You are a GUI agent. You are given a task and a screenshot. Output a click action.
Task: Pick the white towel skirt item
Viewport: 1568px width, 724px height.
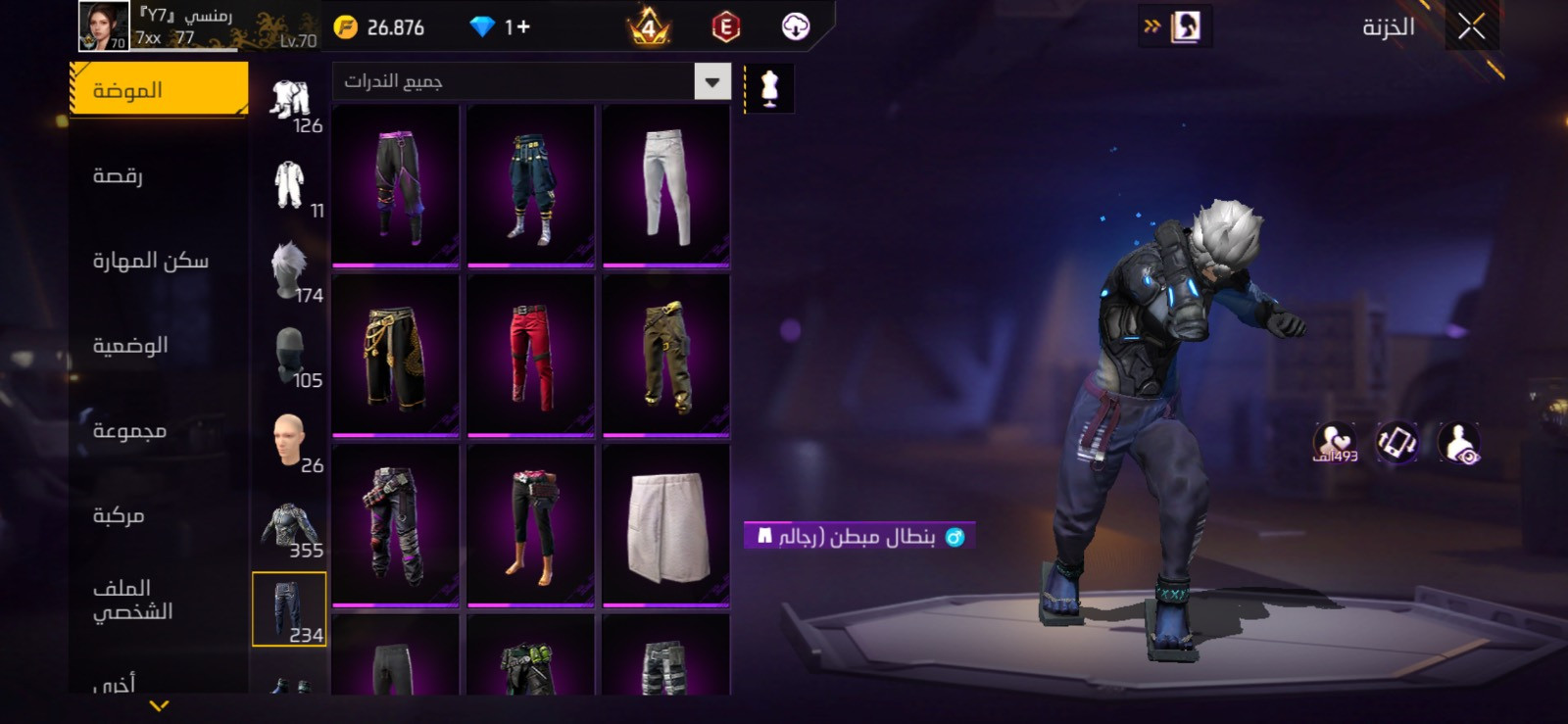pos(666,525)
